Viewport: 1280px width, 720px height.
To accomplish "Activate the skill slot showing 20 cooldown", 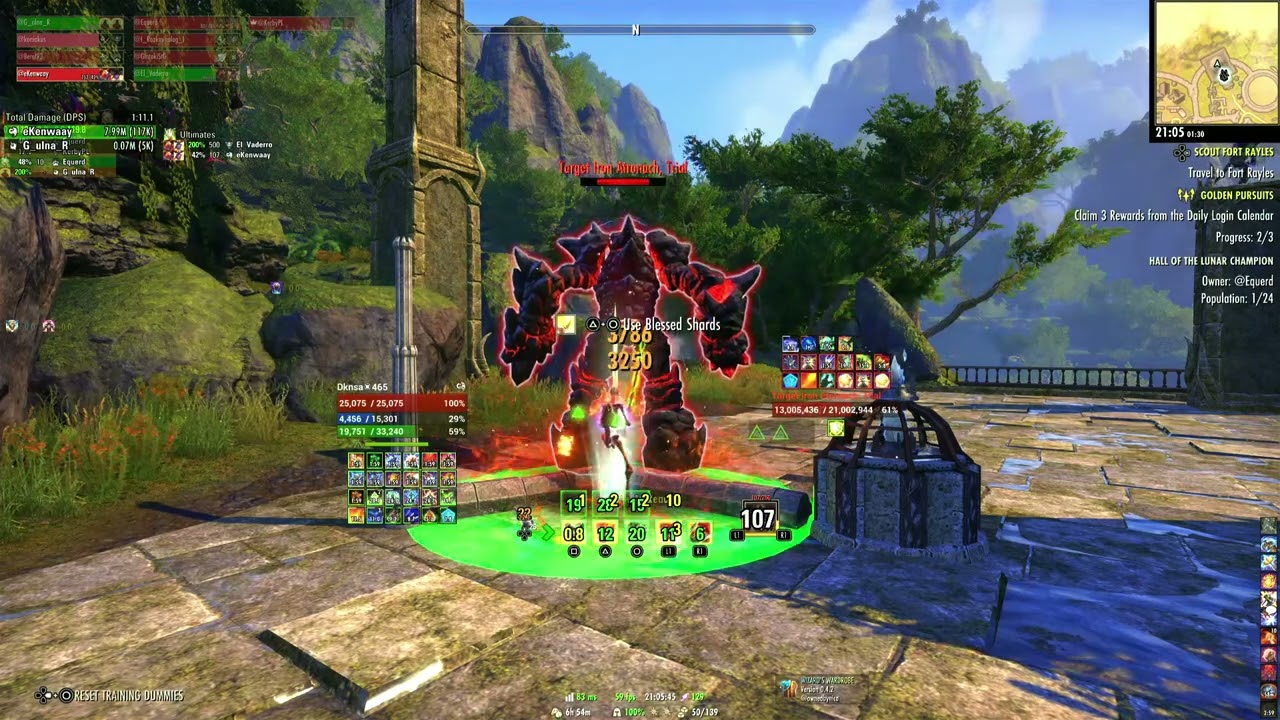I will coord(637,534).
